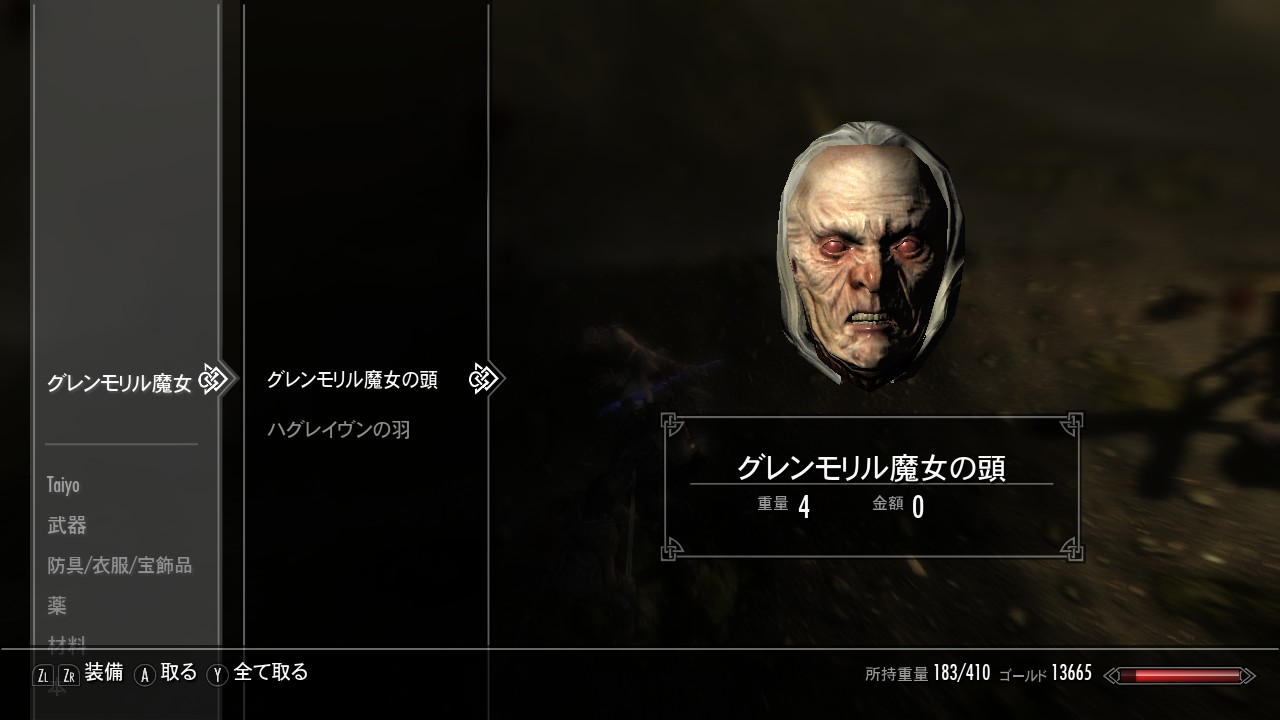The image size is (1280, 720).
Task: Open the 武器 weapons category
Action: click(67, 526)
